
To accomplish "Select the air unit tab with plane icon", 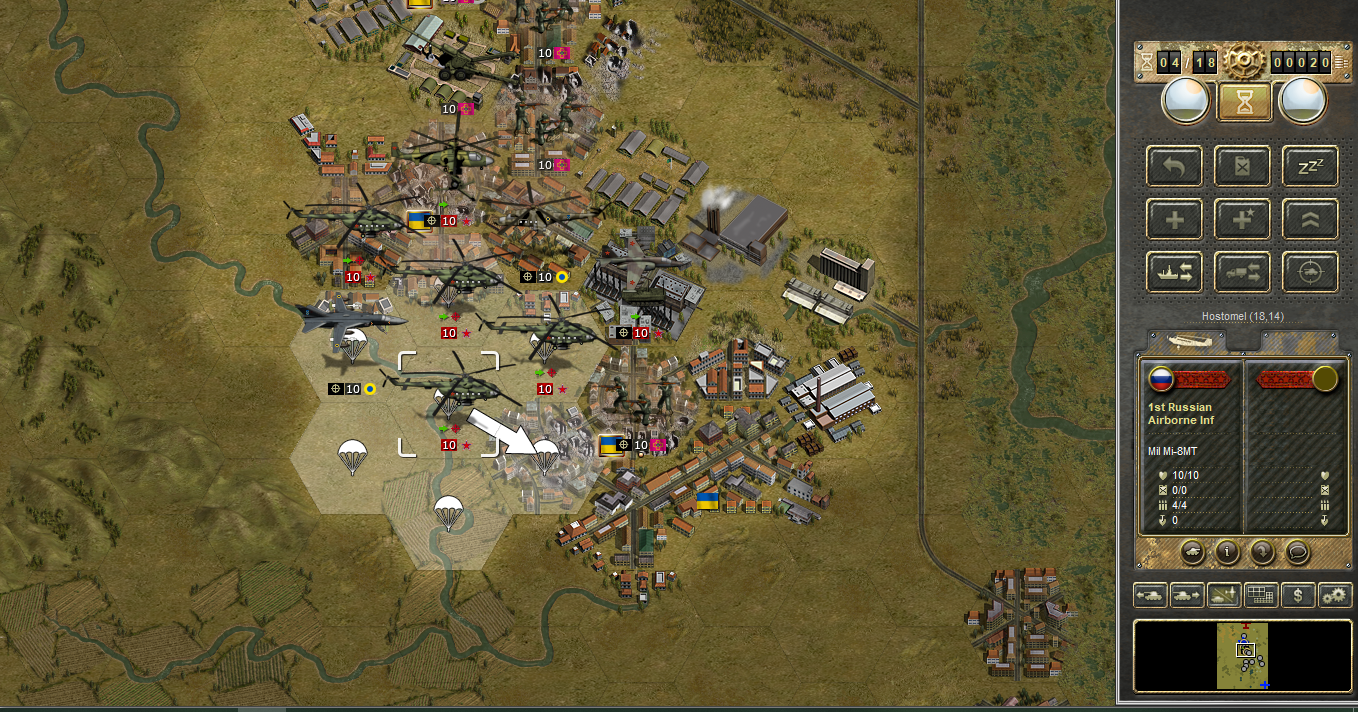I will (x=1190, y=340).
